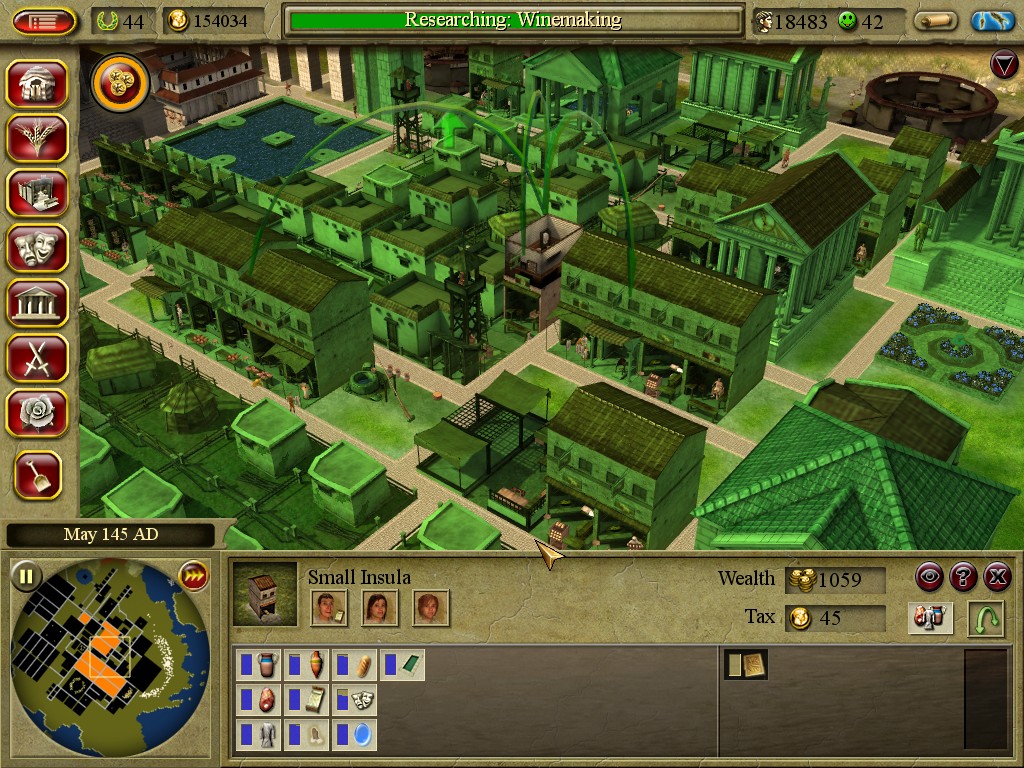Click the round gold coins overlay button

click(120, 83)
